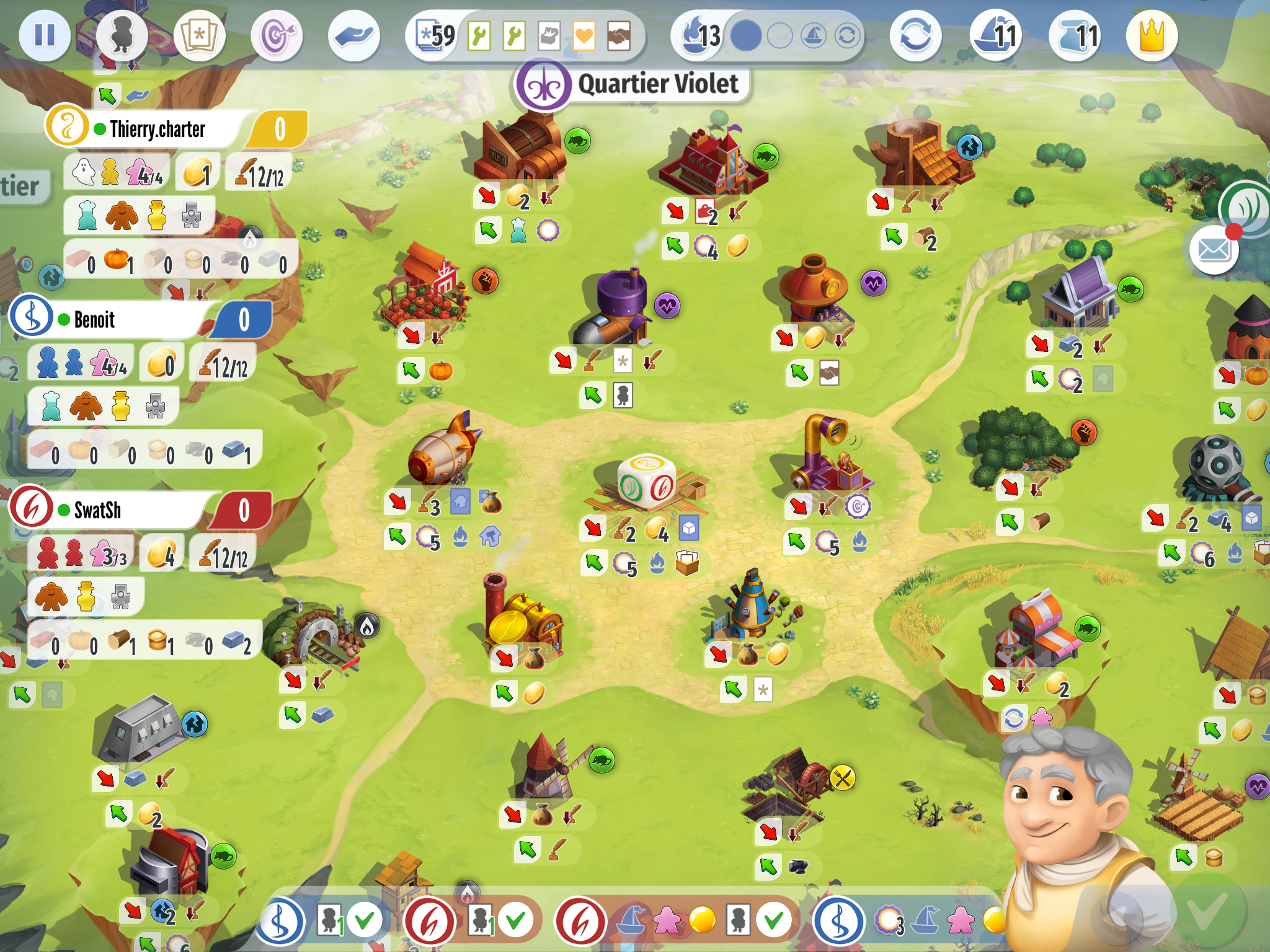1270x952 pixels.
Task: Select the Quartier Violet district banner
Action: (633, 85)
